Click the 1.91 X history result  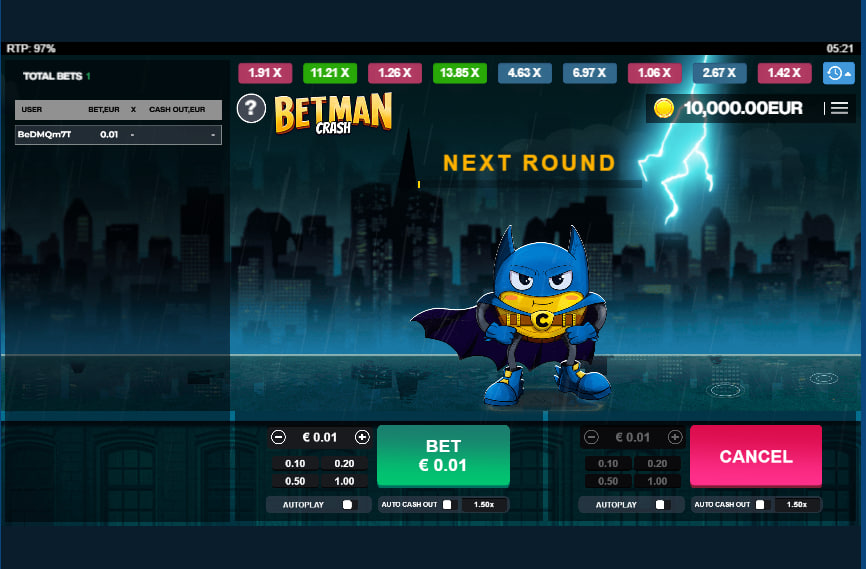point(265,73)
